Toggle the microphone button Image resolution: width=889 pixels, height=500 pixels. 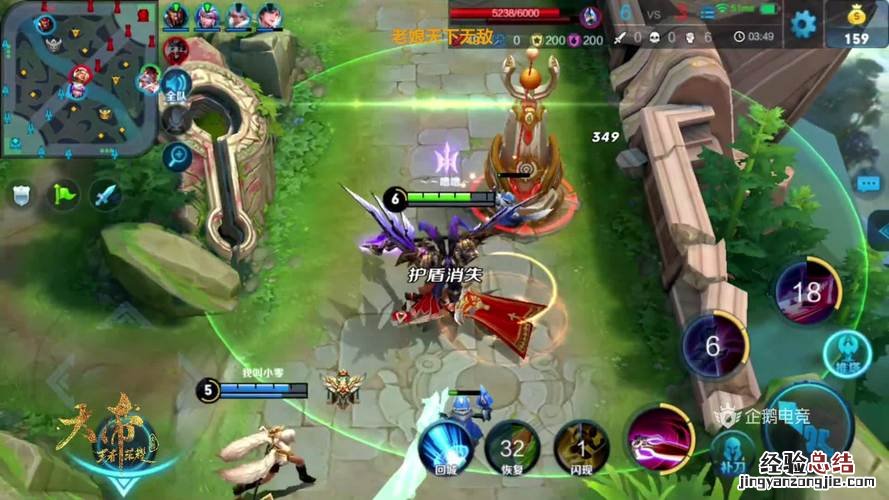click(177, 121)
